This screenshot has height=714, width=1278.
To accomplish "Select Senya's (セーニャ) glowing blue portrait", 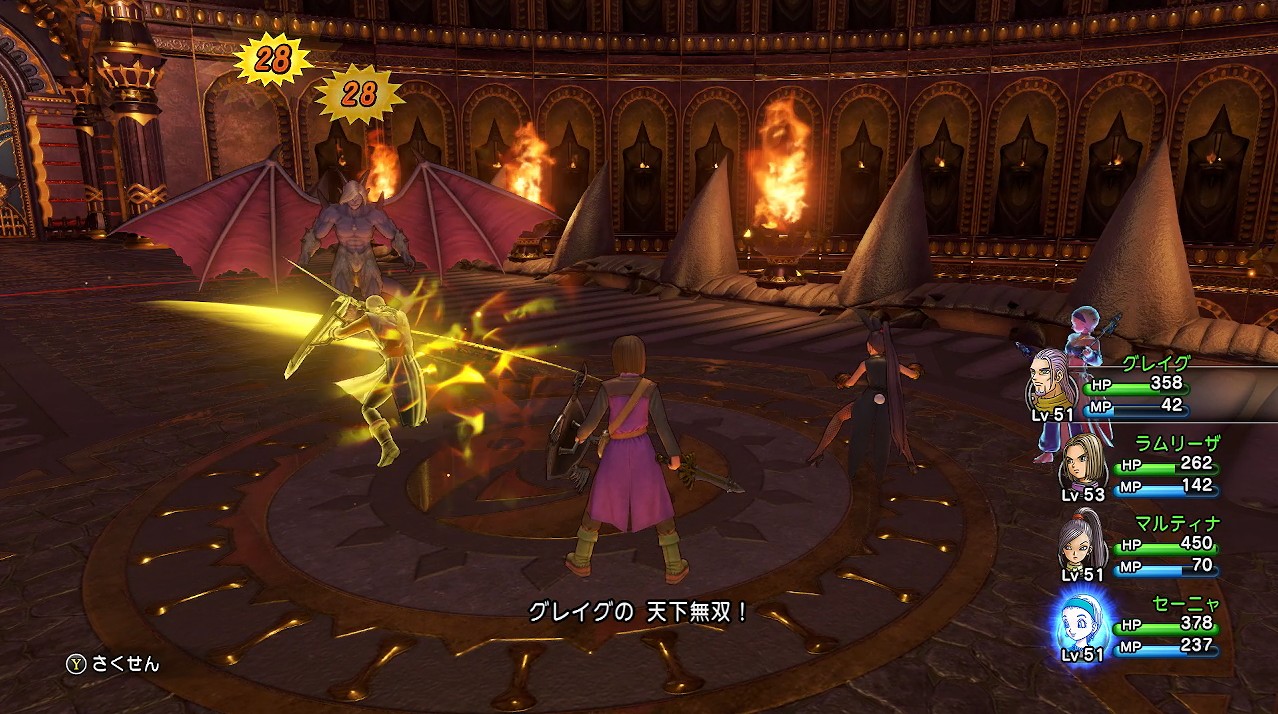I will tap(1080, 622).
